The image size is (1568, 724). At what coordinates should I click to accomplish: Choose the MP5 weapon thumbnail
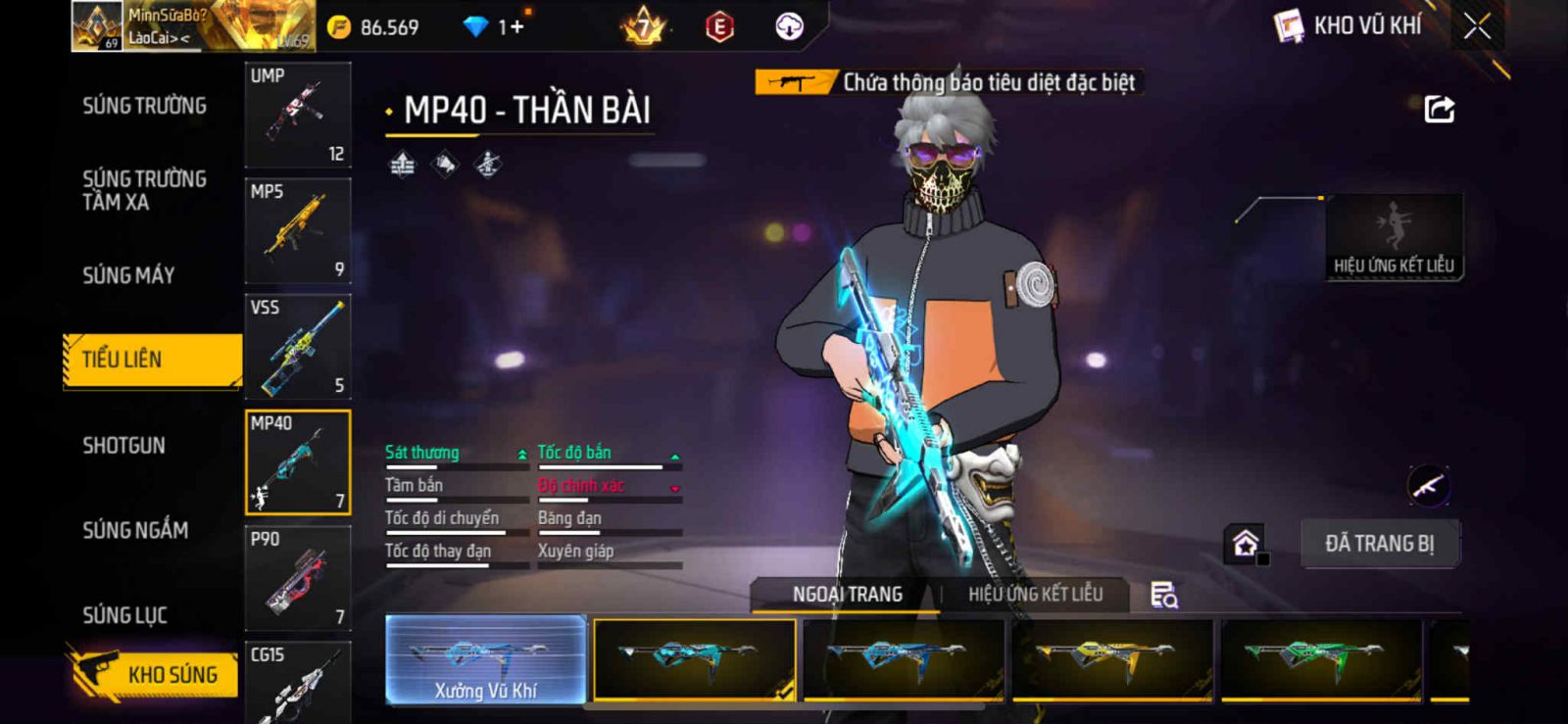(x=298, y=230)
